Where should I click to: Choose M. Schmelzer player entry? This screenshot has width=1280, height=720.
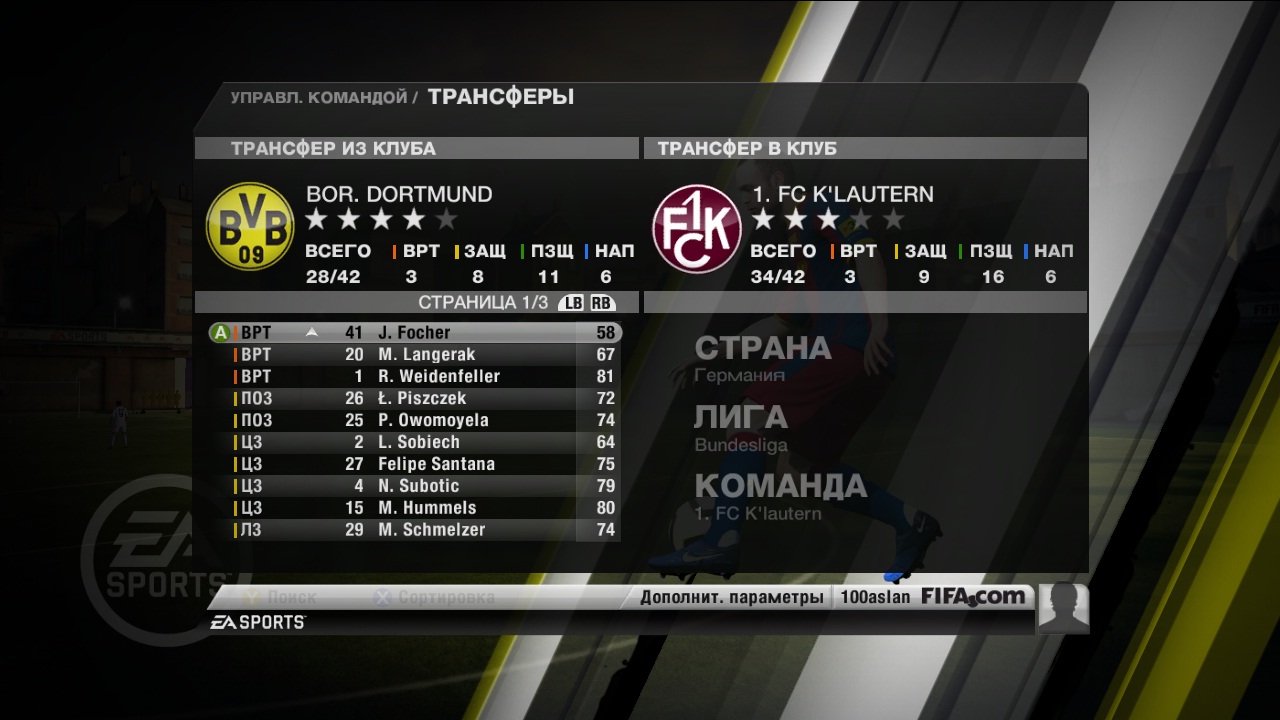(431, 530)
